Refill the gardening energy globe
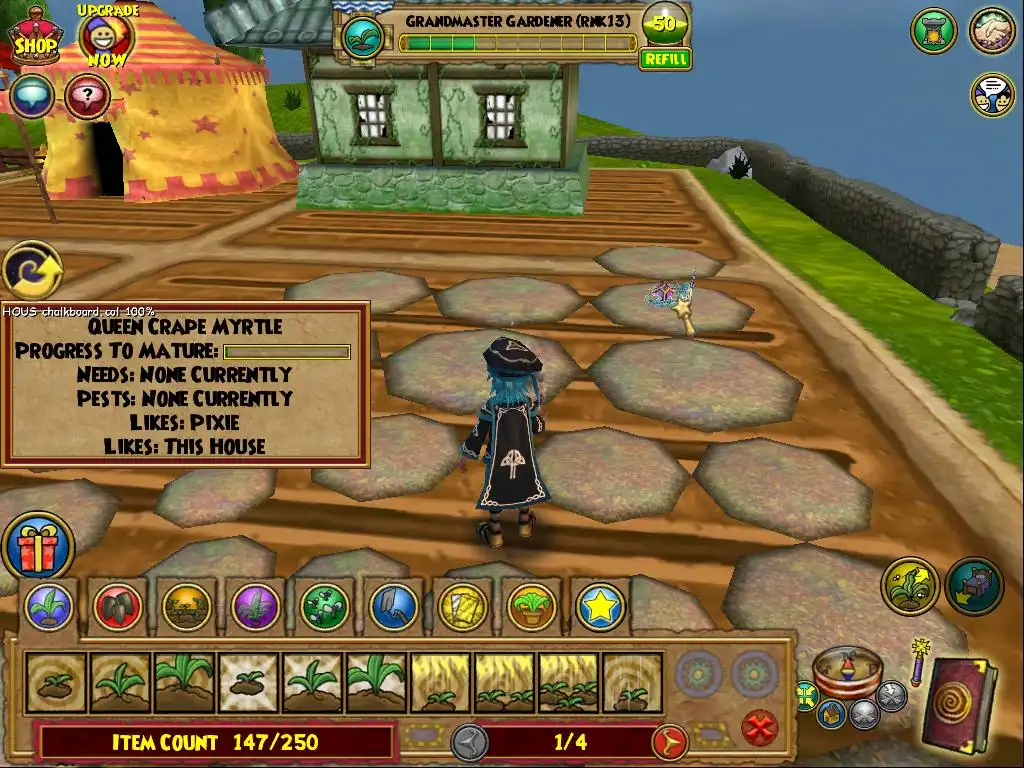This screenshot has width=1024, height=768. tap(665, 59)
